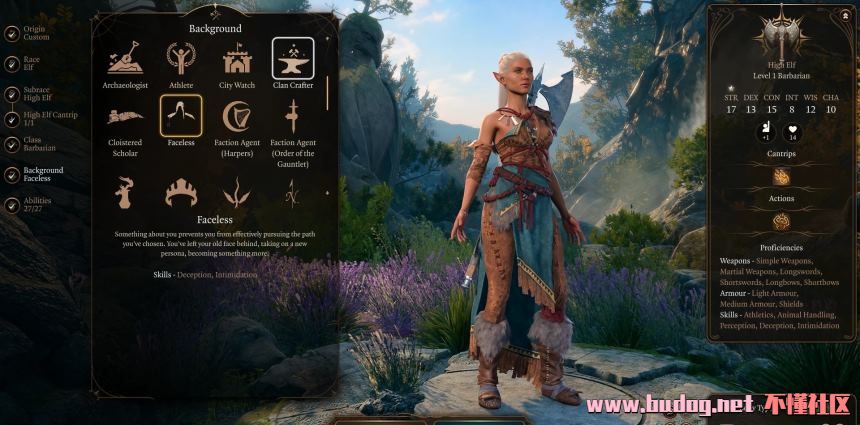Go to the Race Elf step
Viewport: 860px width, 425px height.
tap(31, 63)
